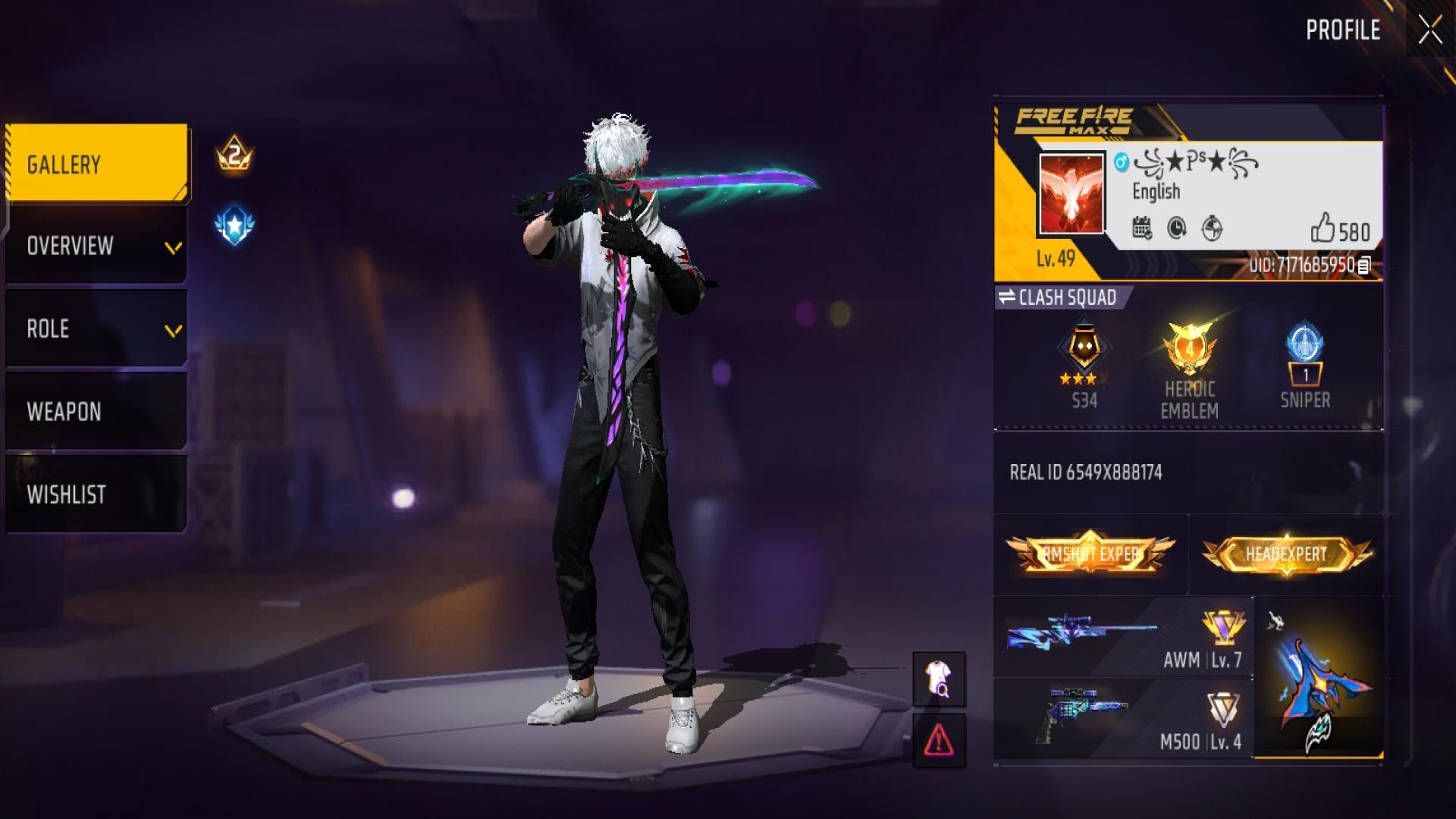Screen dimensions: 1456x819
Task: Open the Wishlist tab
Action: point(97,494)
